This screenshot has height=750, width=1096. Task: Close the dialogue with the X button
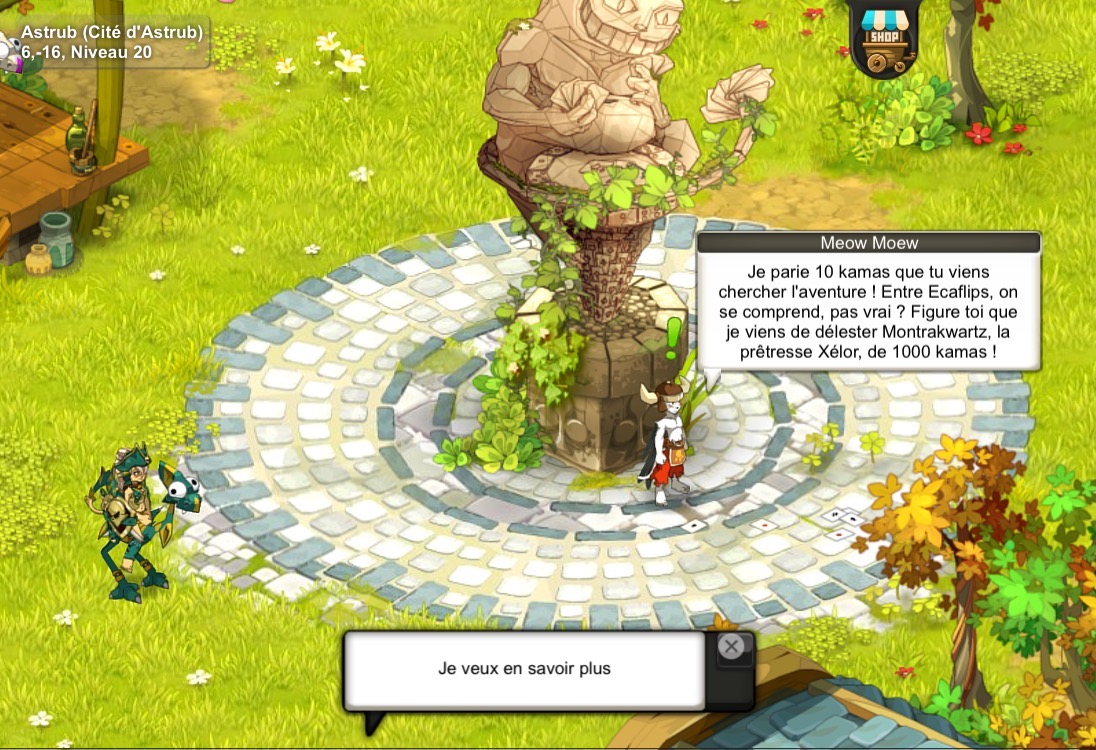click(731, 647)
